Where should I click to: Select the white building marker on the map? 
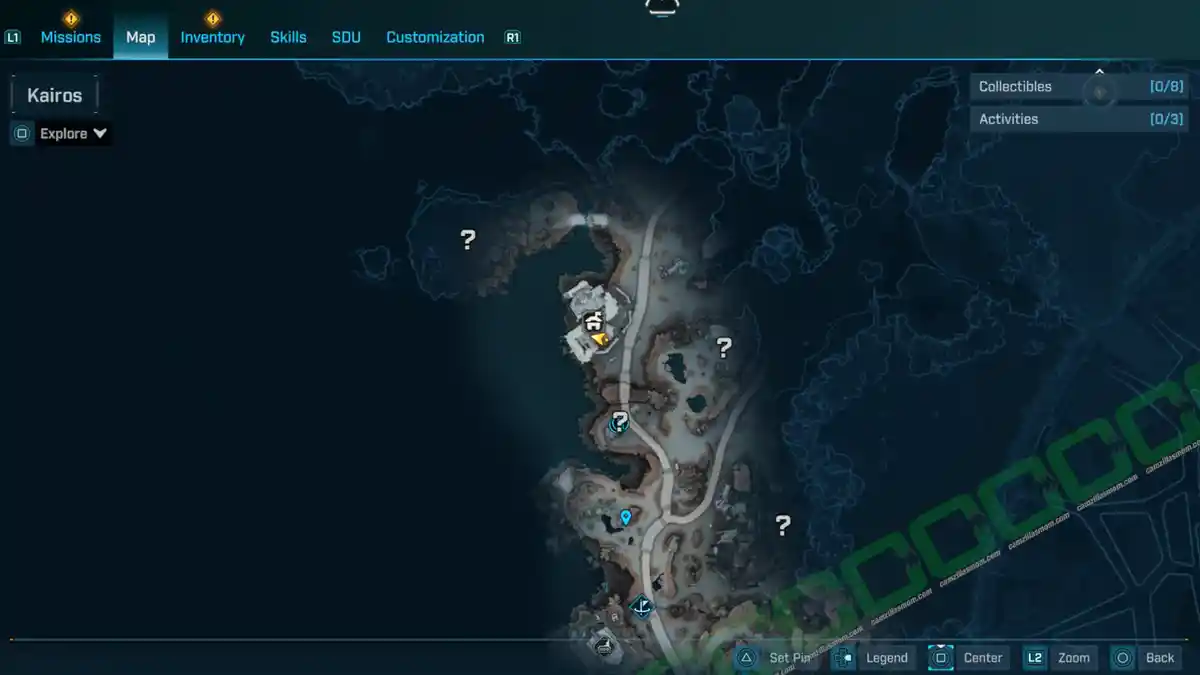[593, 321]
